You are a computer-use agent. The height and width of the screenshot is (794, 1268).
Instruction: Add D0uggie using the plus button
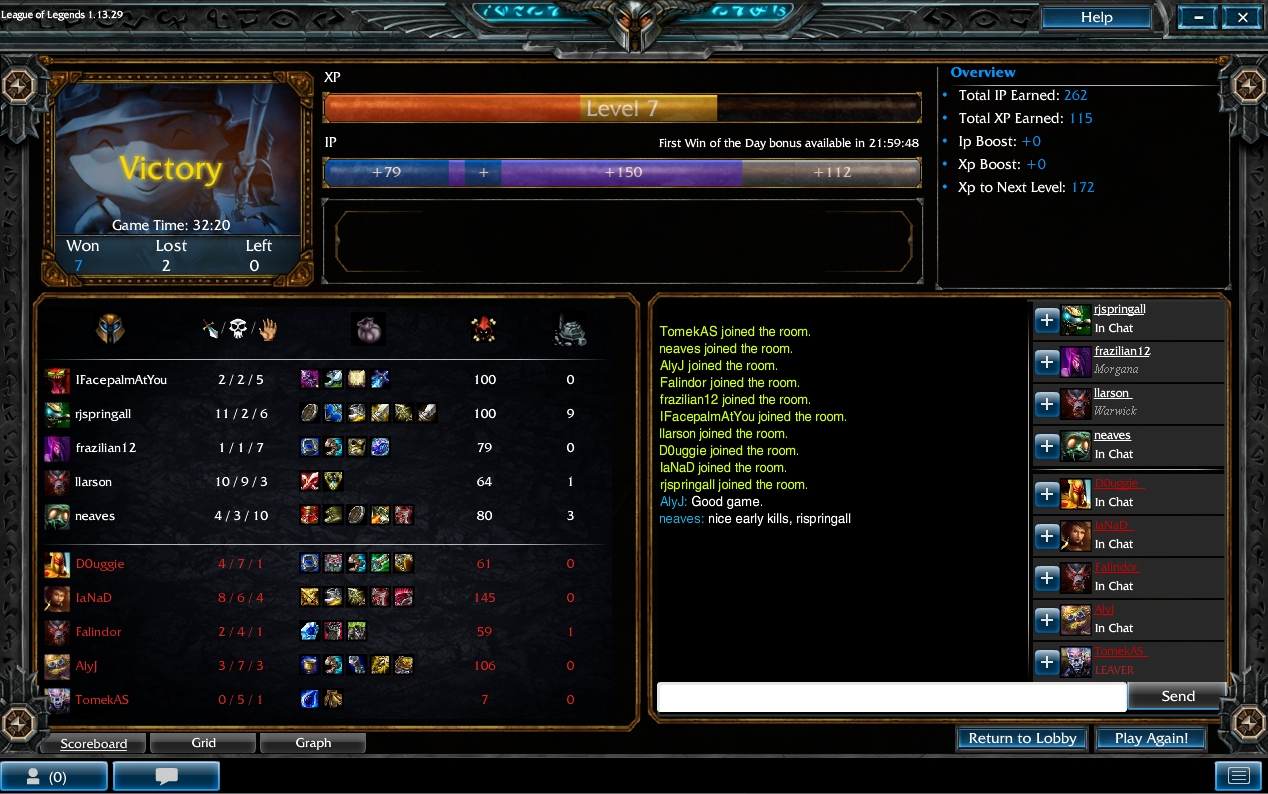[x=1046, y=494]
